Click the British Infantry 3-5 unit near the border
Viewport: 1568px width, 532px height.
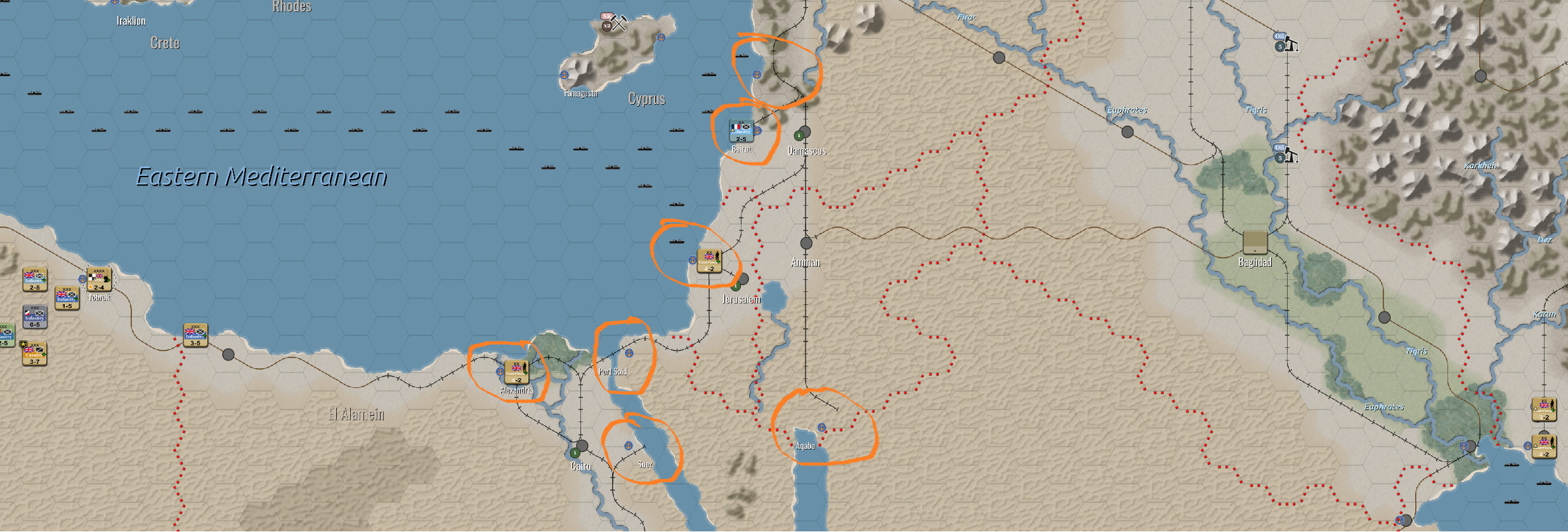pos(194,335)
